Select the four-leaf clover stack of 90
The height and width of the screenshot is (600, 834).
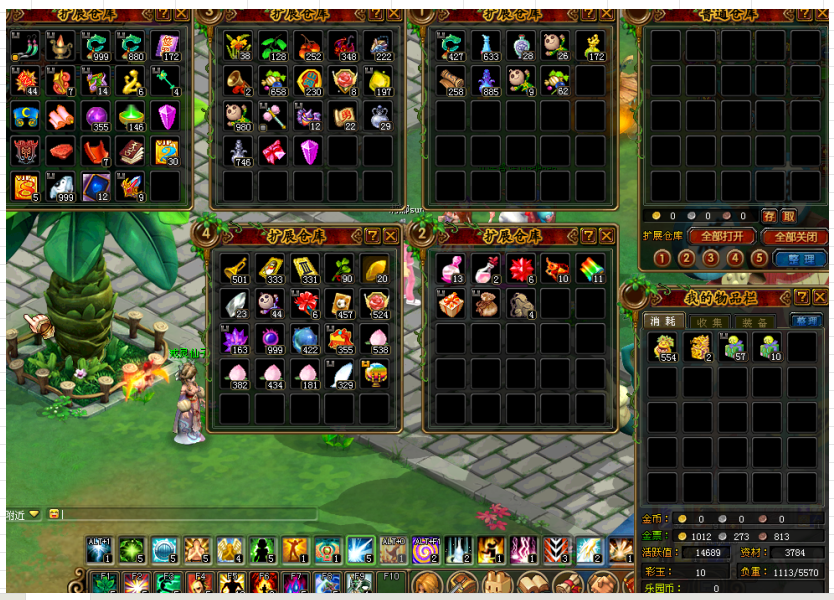pos(342,268)
